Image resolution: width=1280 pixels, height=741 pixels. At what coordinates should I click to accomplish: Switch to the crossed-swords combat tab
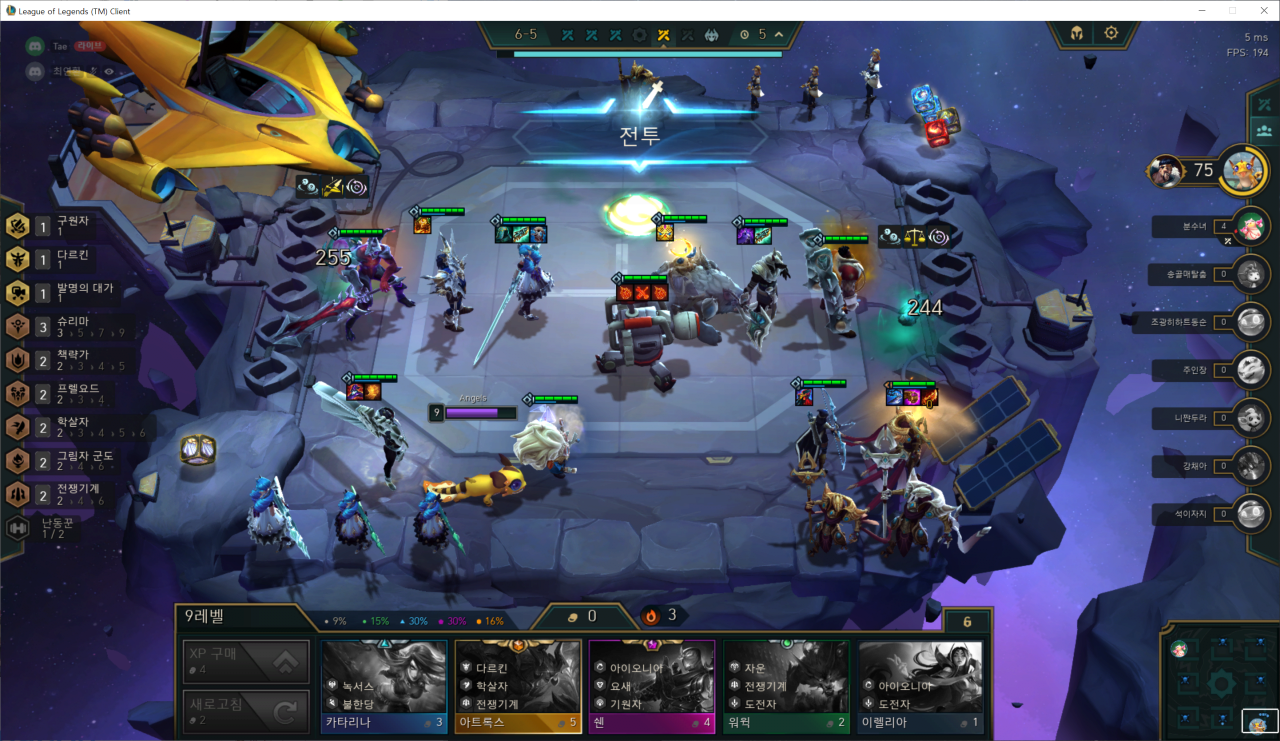[1264, 105]
